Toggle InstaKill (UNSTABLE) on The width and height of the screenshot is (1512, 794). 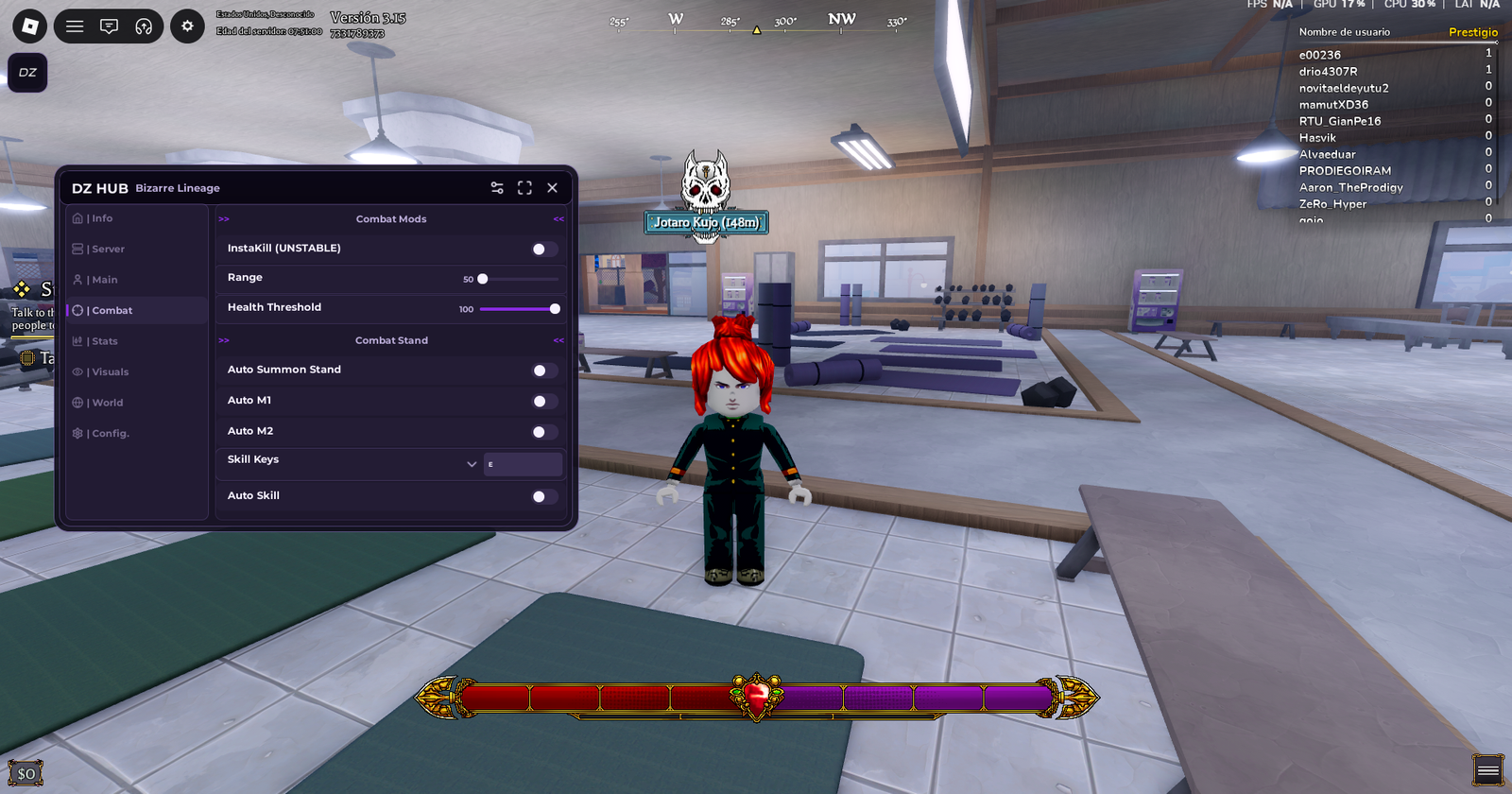[x=543, y=250]
